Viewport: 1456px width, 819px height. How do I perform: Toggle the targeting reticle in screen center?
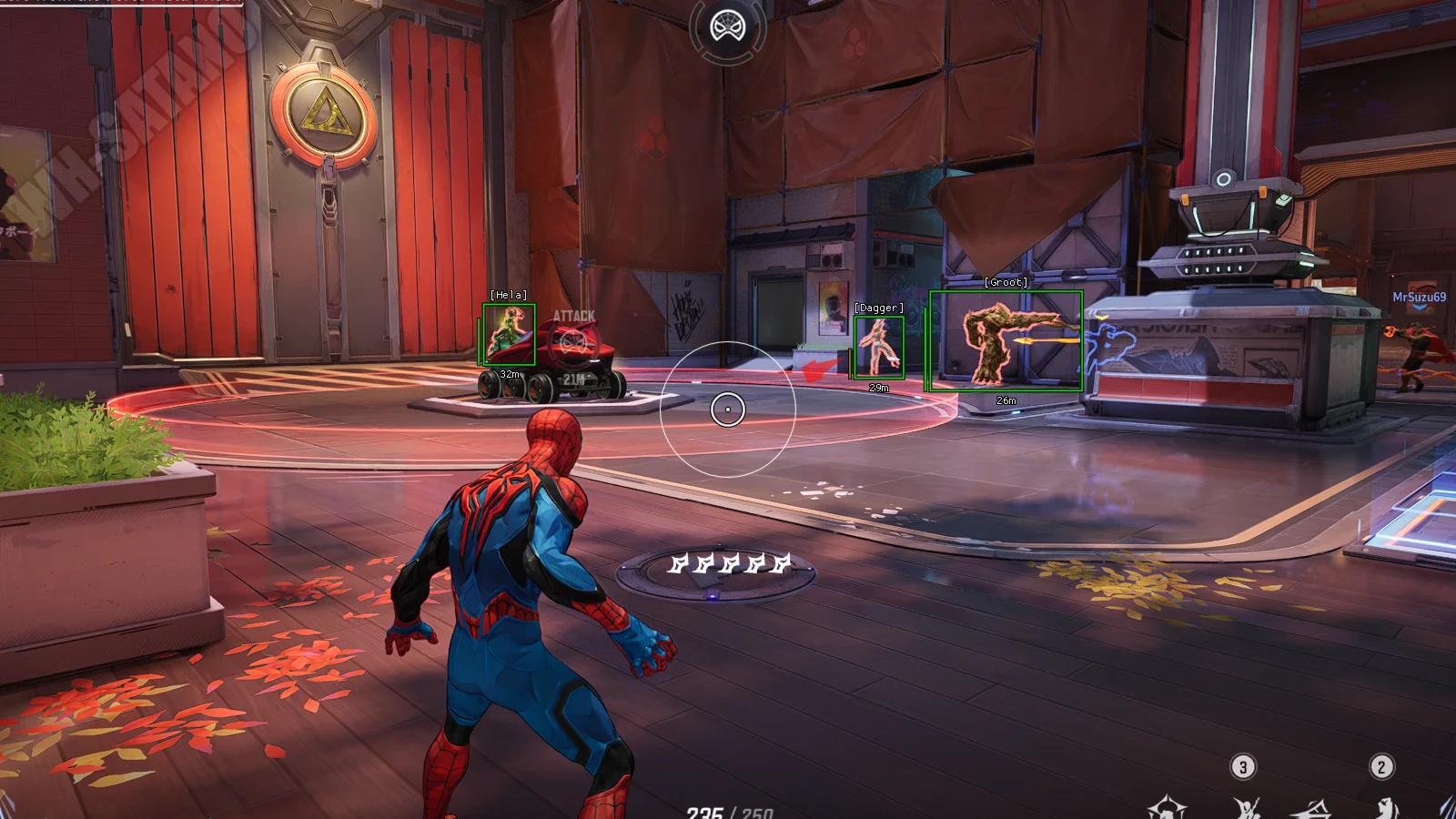[728, 409]
